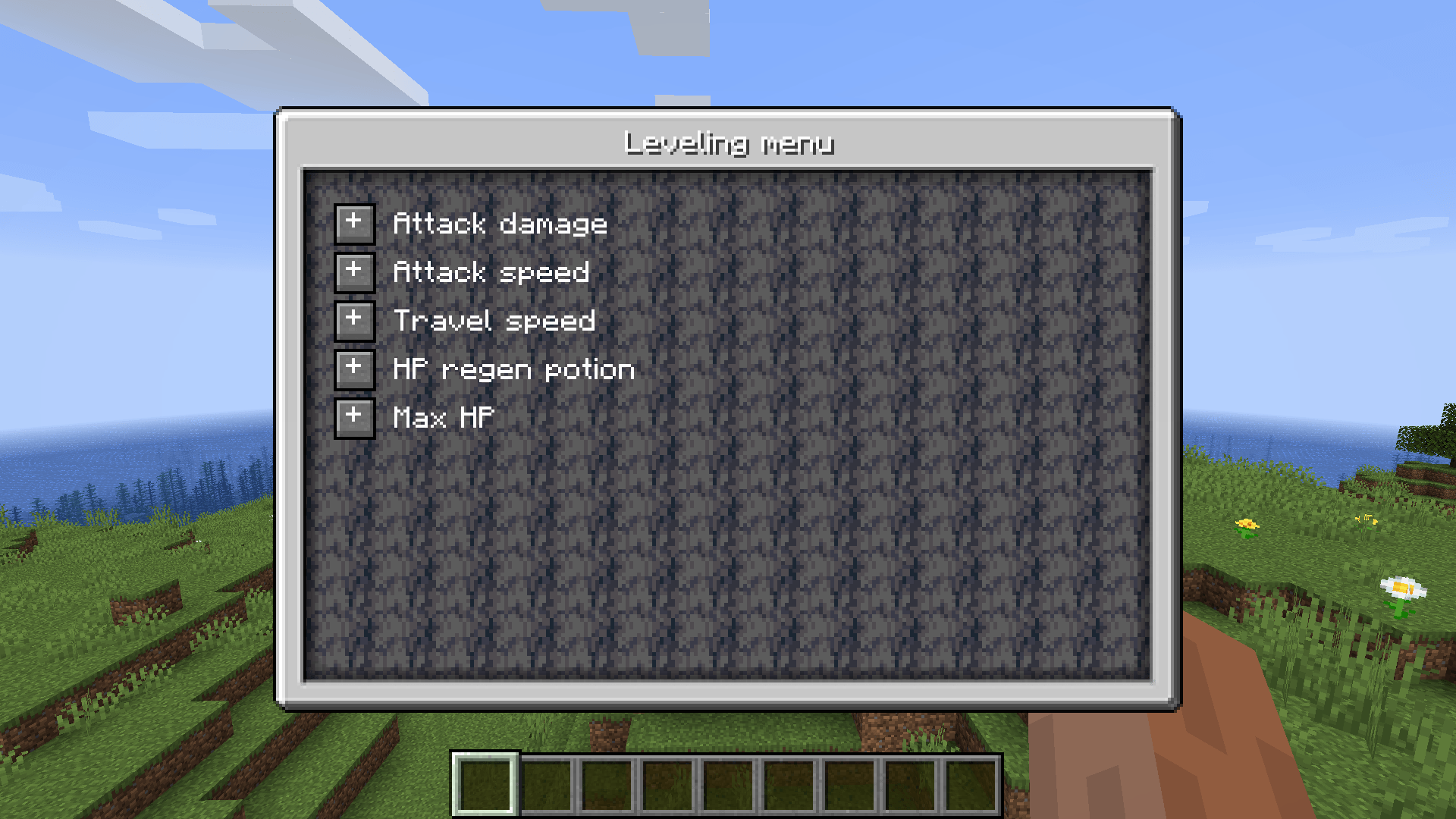1456x819 pixels.
Task: Click the plus button for Travel speed
Action: point(354,320)
